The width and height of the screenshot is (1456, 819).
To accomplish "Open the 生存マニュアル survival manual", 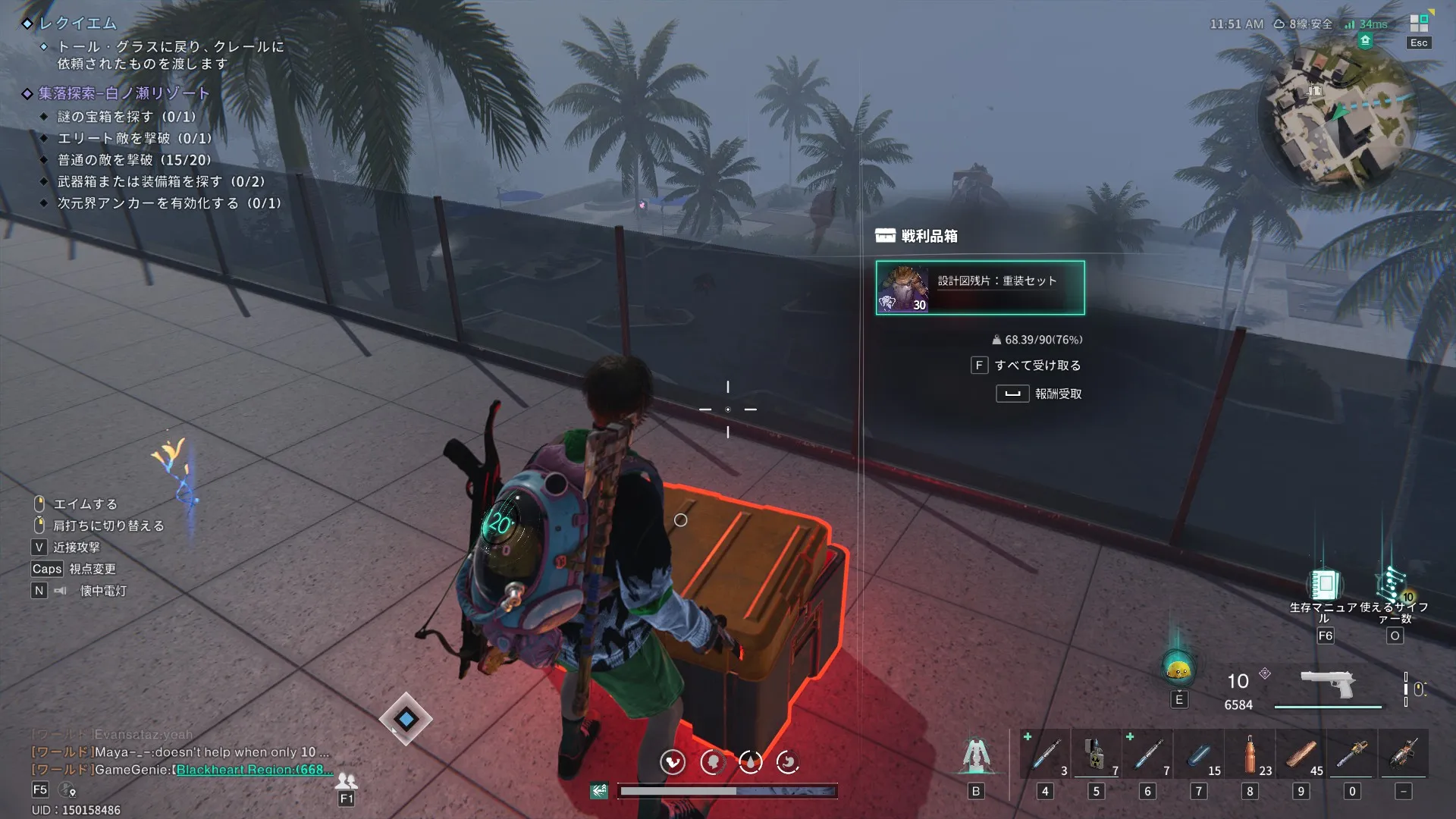I will pyautogui.click(x=1324, y=585).
